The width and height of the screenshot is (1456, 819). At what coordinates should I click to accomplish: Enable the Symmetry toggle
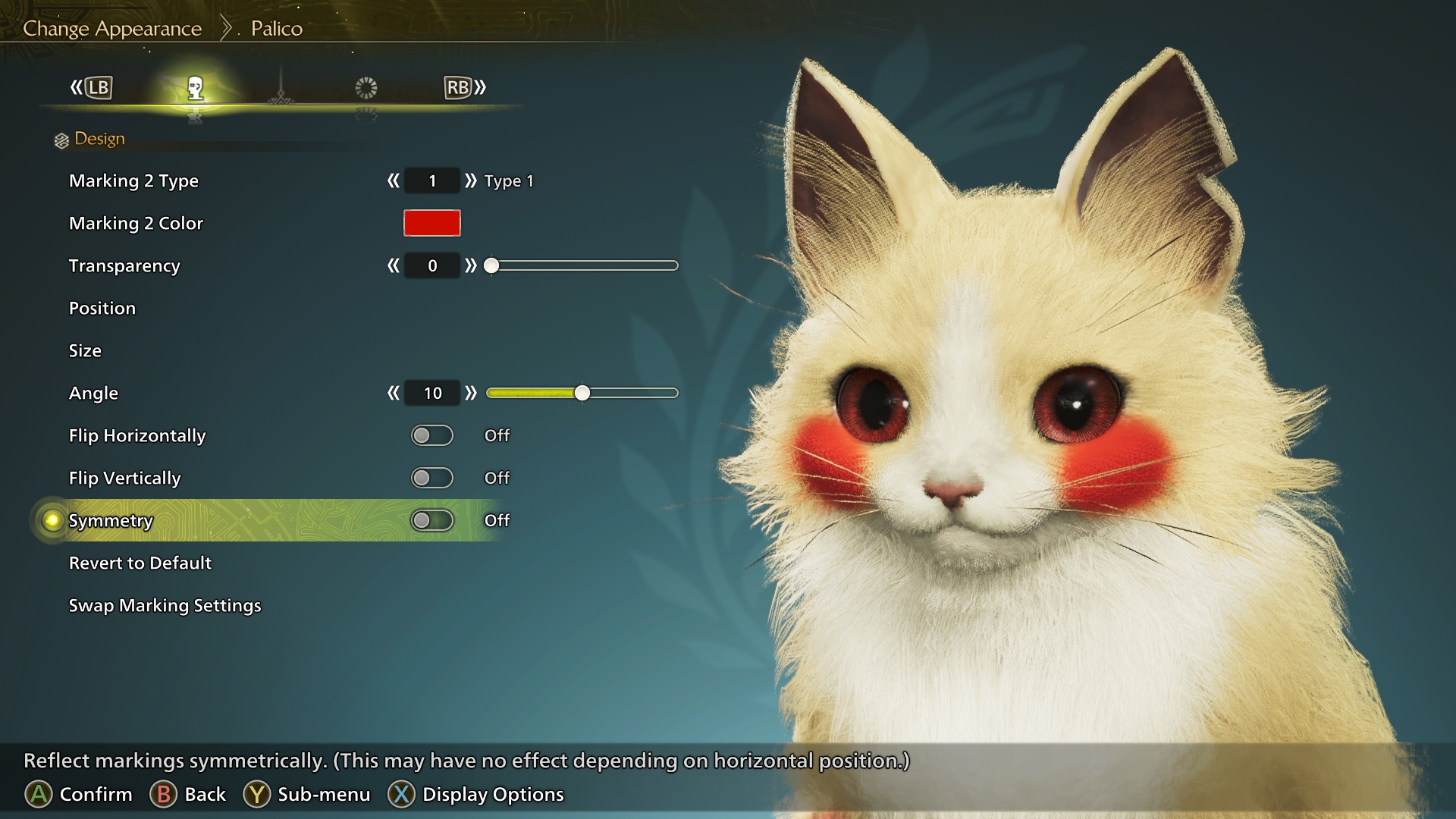tap(431, 520)
